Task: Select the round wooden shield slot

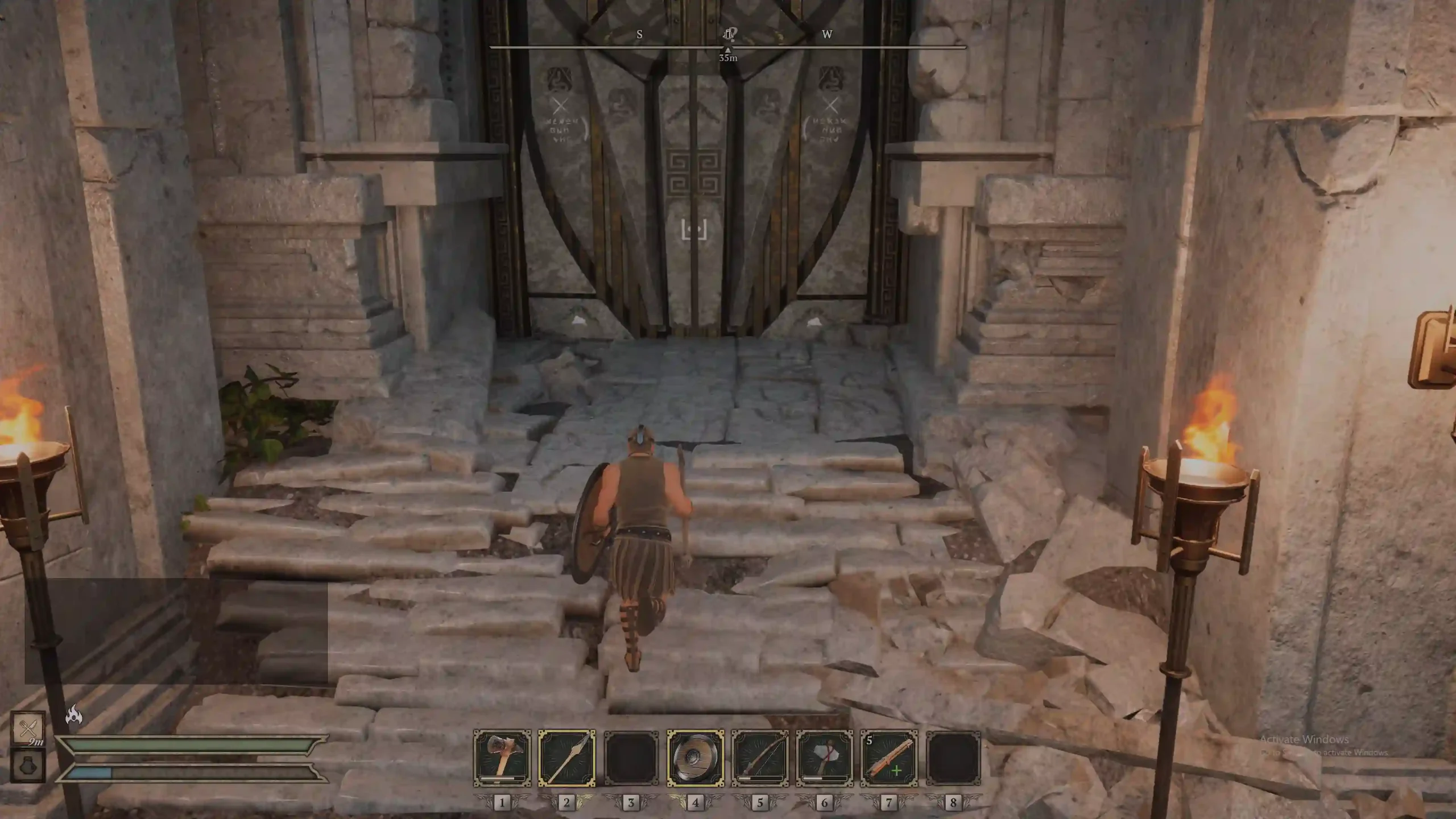Action: coord(695,758)
